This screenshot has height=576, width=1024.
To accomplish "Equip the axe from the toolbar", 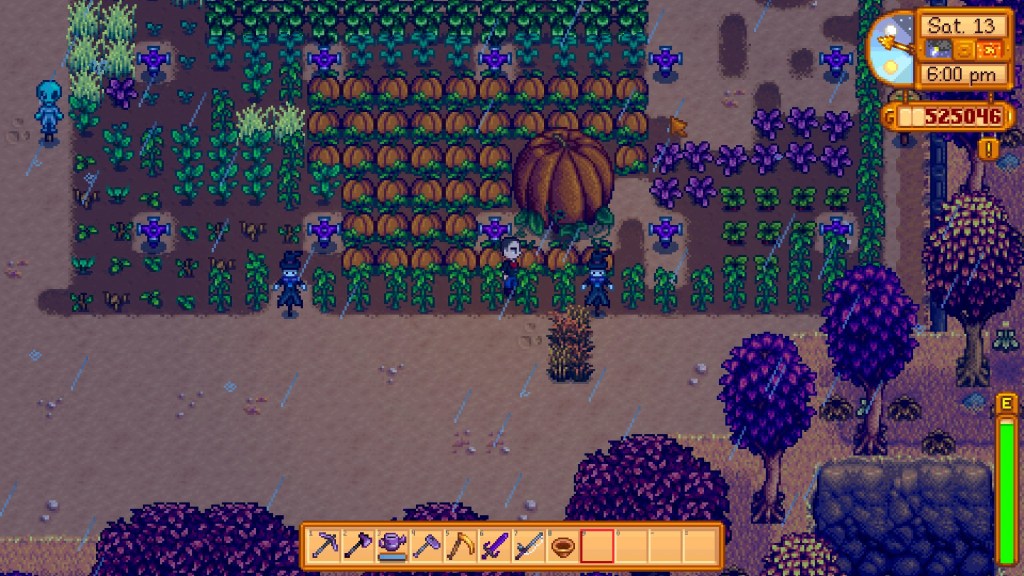I will [x=359, y=546].
